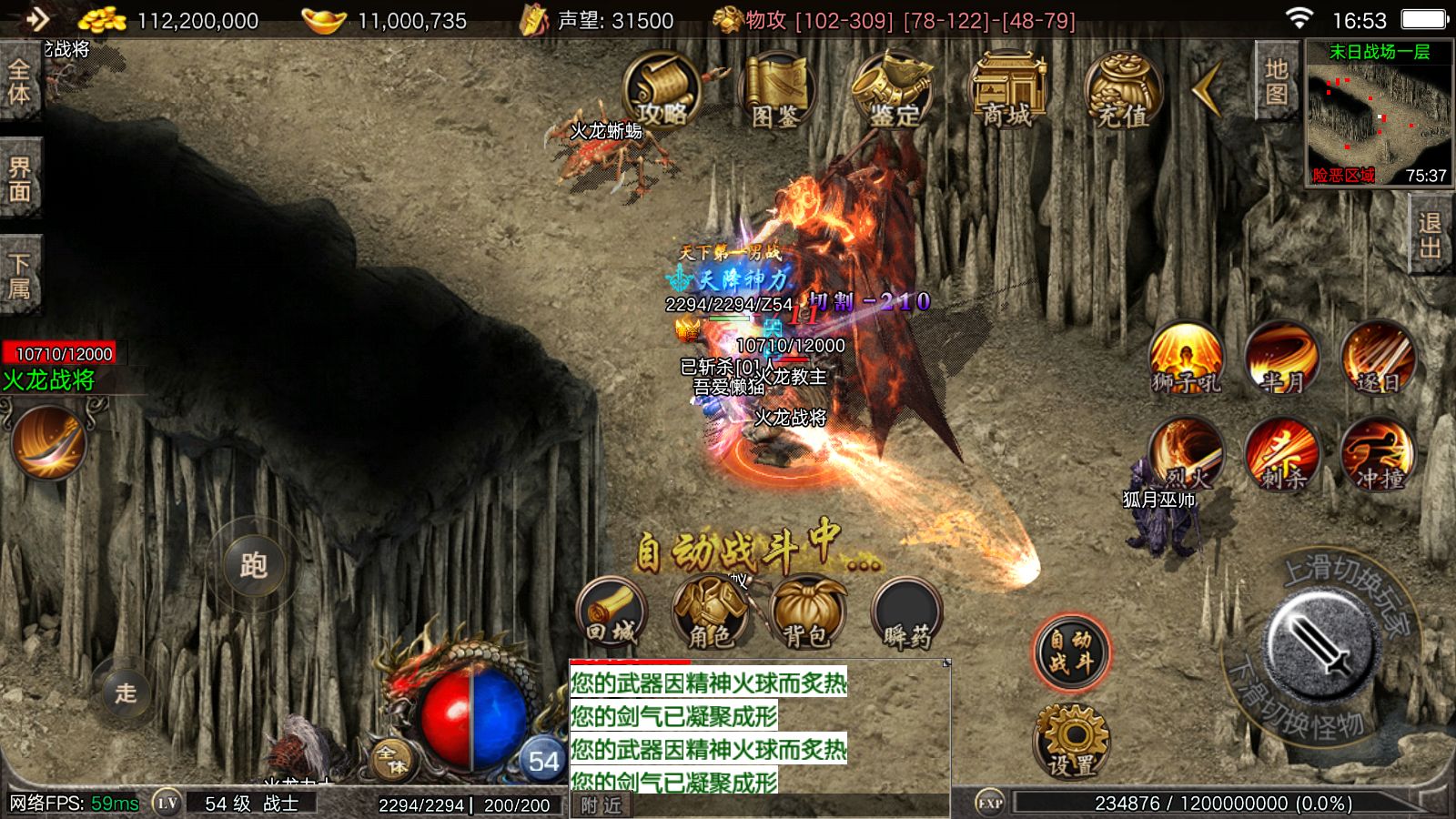Open the 充值 recharge menu
This screenshot has width=1456, height=819.
pos(1122,89)
